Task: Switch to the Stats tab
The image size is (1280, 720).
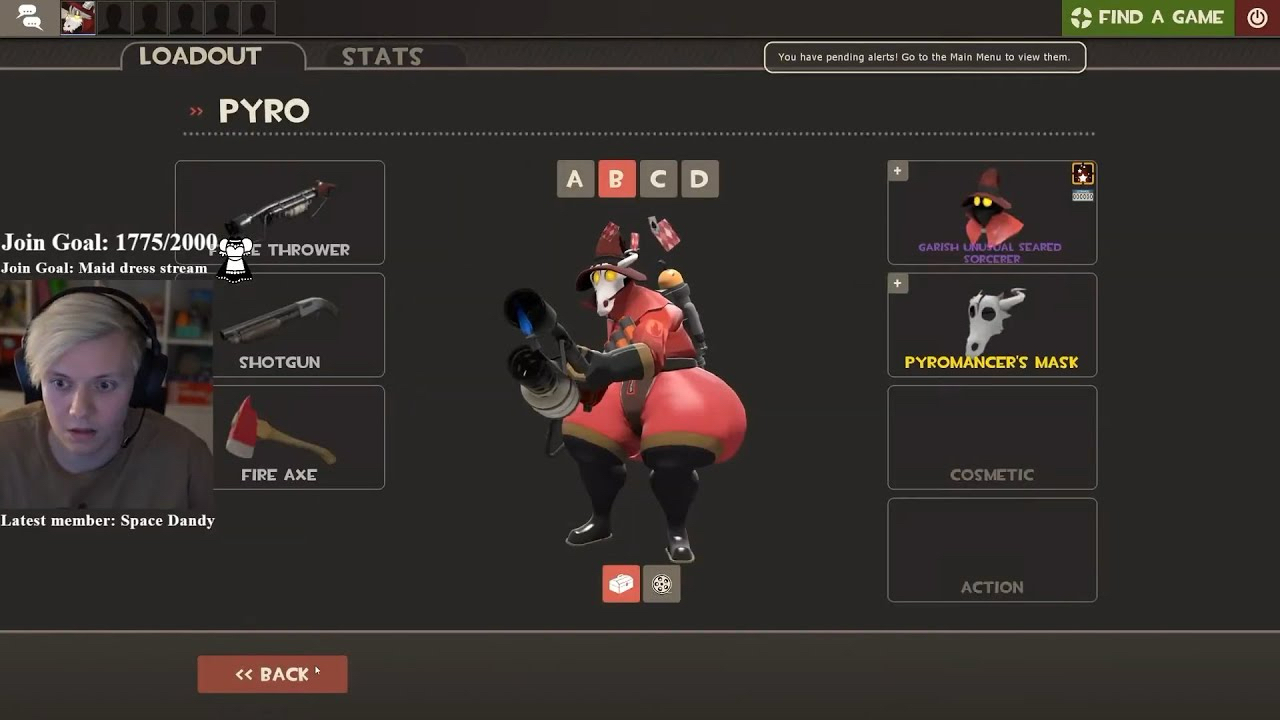Action: pyautogui.click(x=382, y=57)
